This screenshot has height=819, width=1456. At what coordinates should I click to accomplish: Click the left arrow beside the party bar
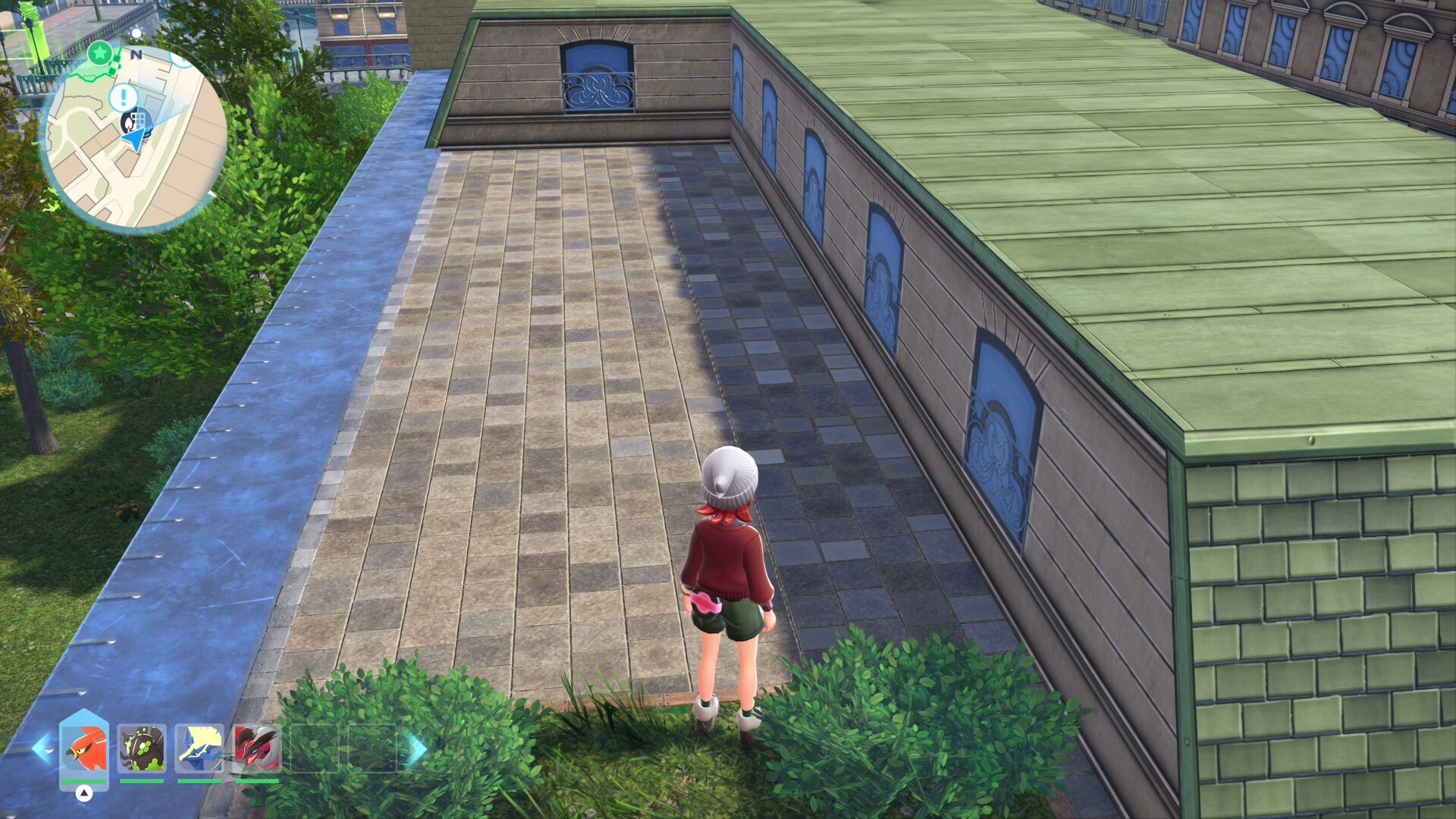[41, 748]
